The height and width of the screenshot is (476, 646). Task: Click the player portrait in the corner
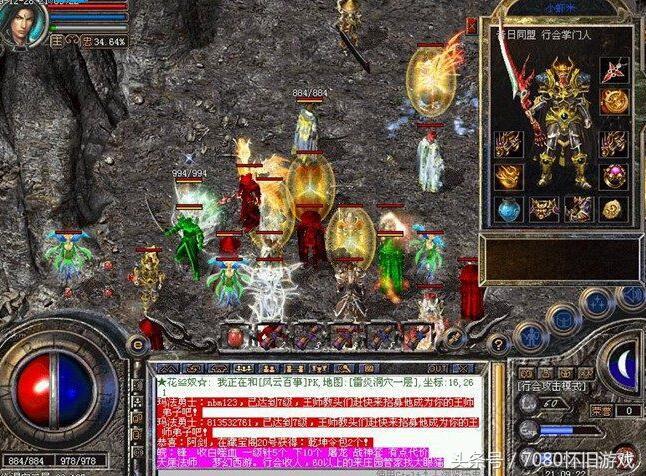(x=22, y=22)
